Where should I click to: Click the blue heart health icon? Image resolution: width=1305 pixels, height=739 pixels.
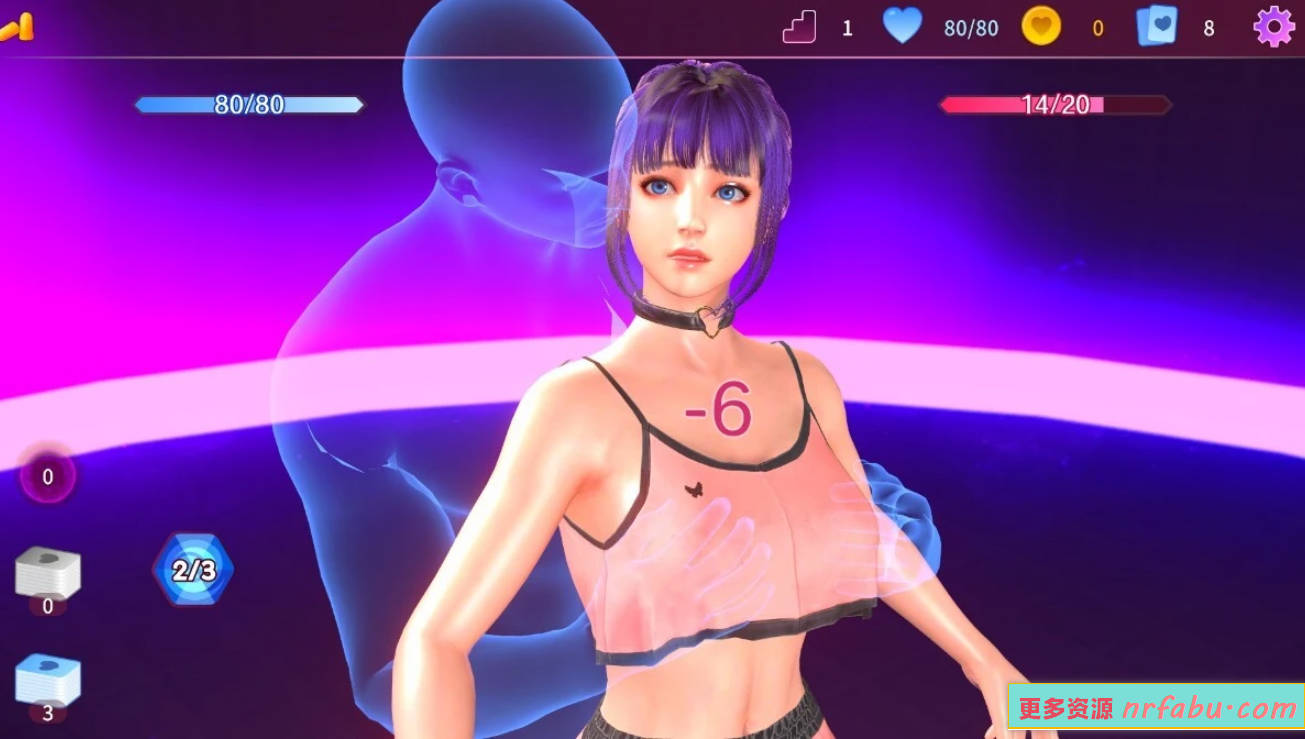903,27
